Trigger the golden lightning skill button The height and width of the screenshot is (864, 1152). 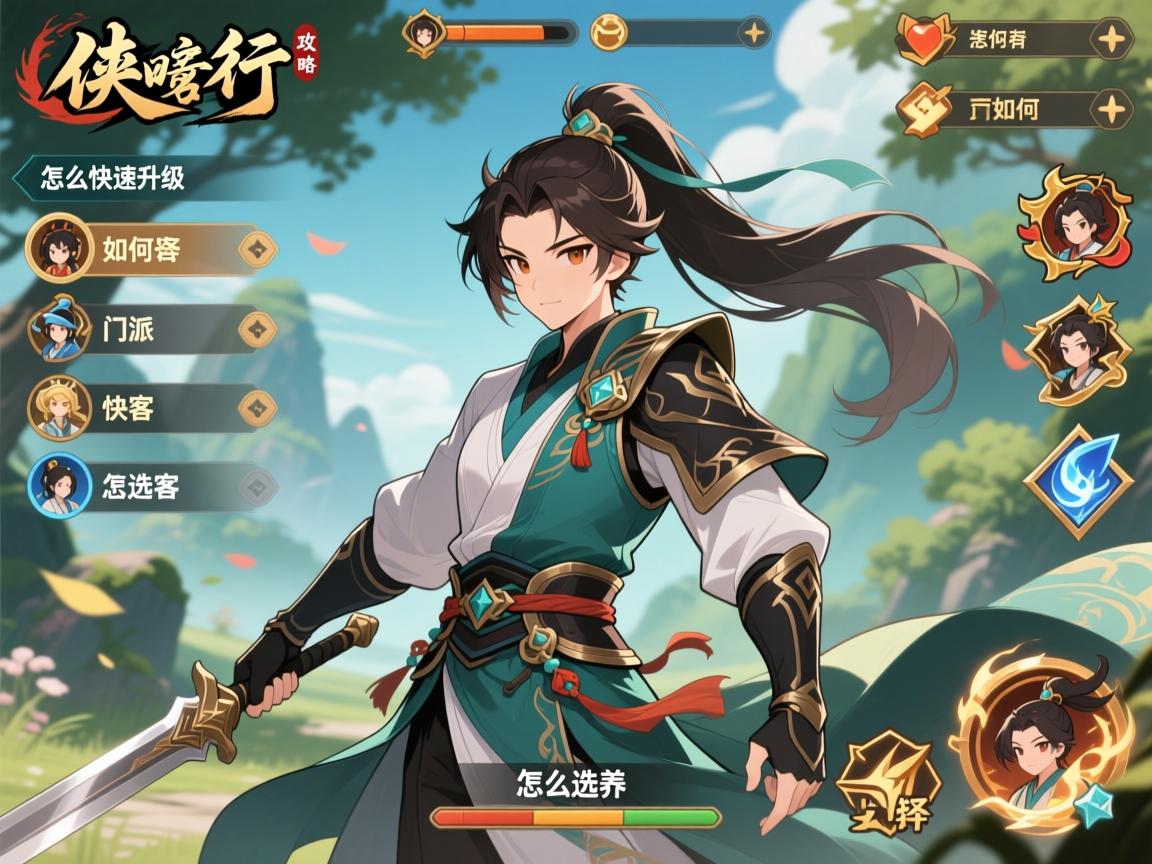pos(885,785)
